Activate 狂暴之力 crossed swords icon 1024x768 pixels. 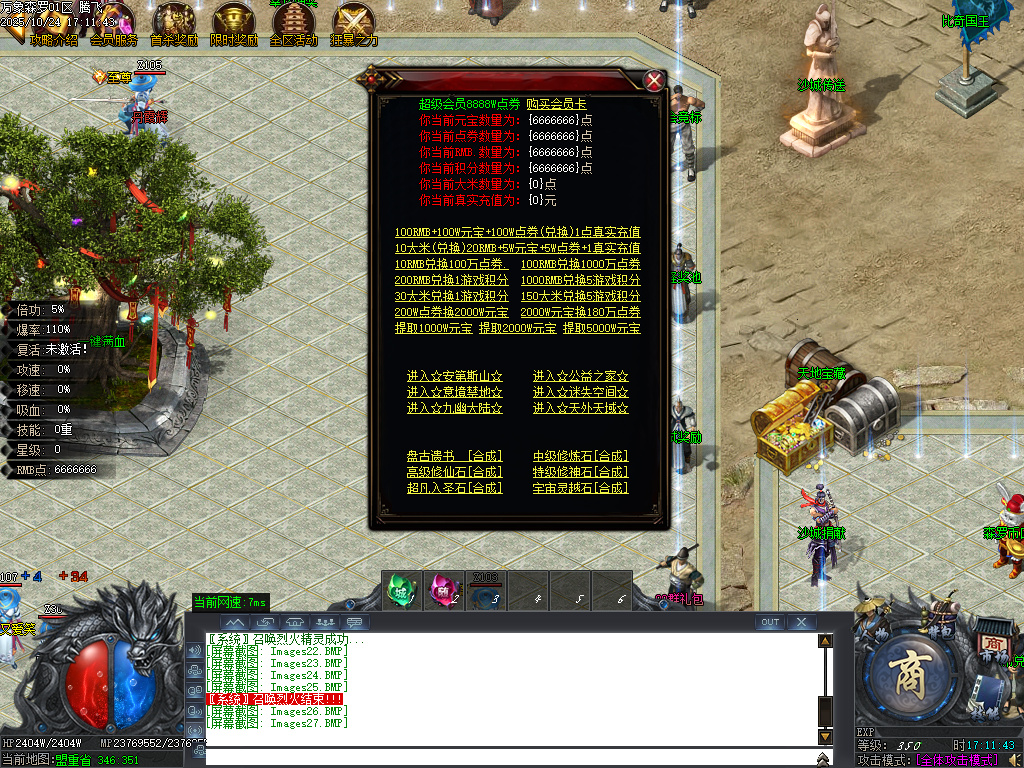[354, 27]
